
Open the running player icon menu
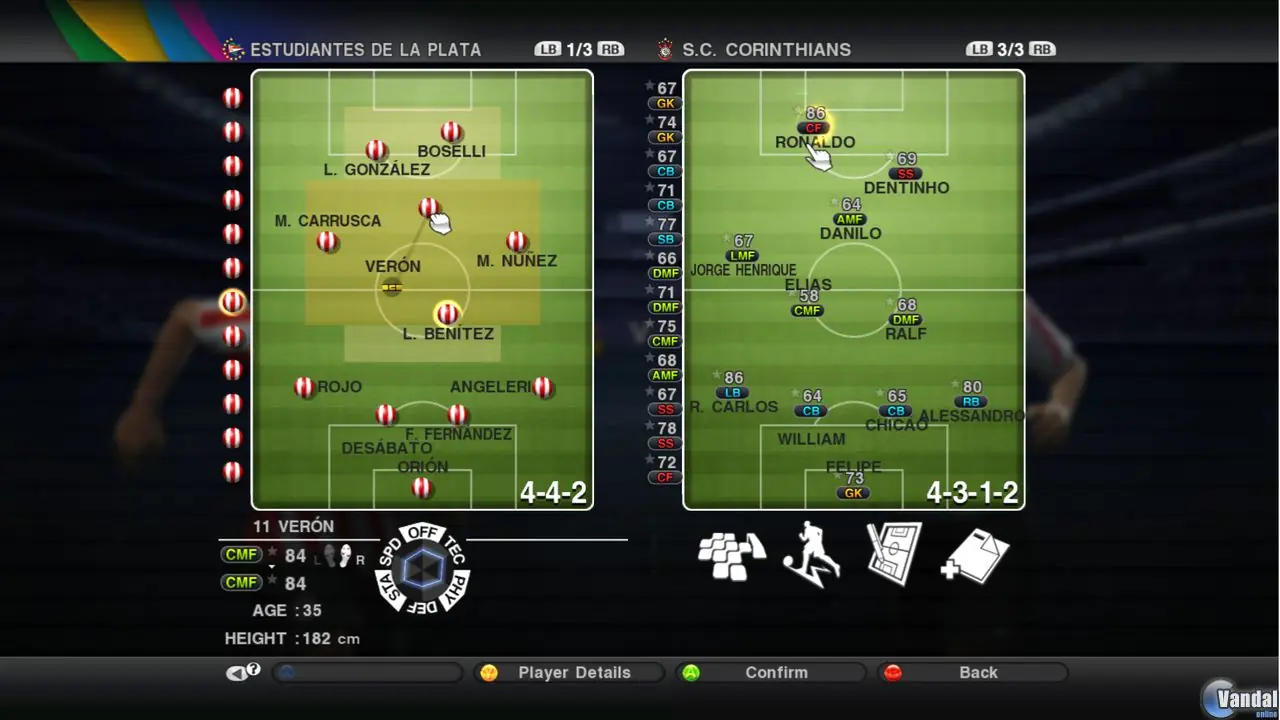(811, 553)
